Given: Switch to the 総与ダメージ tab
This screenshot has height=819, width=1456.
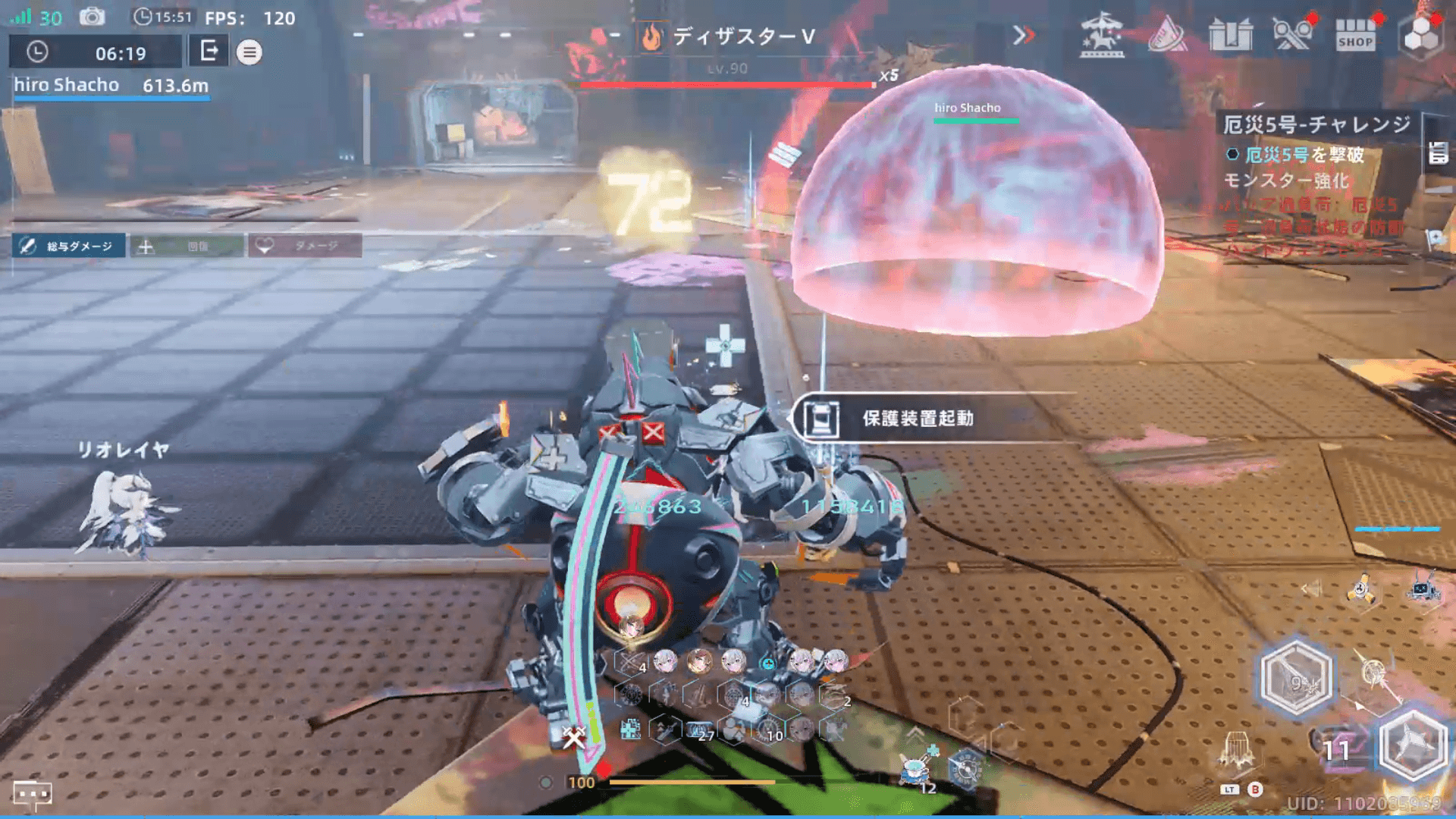Looking at the screenshot, I should tap(69, 246).
